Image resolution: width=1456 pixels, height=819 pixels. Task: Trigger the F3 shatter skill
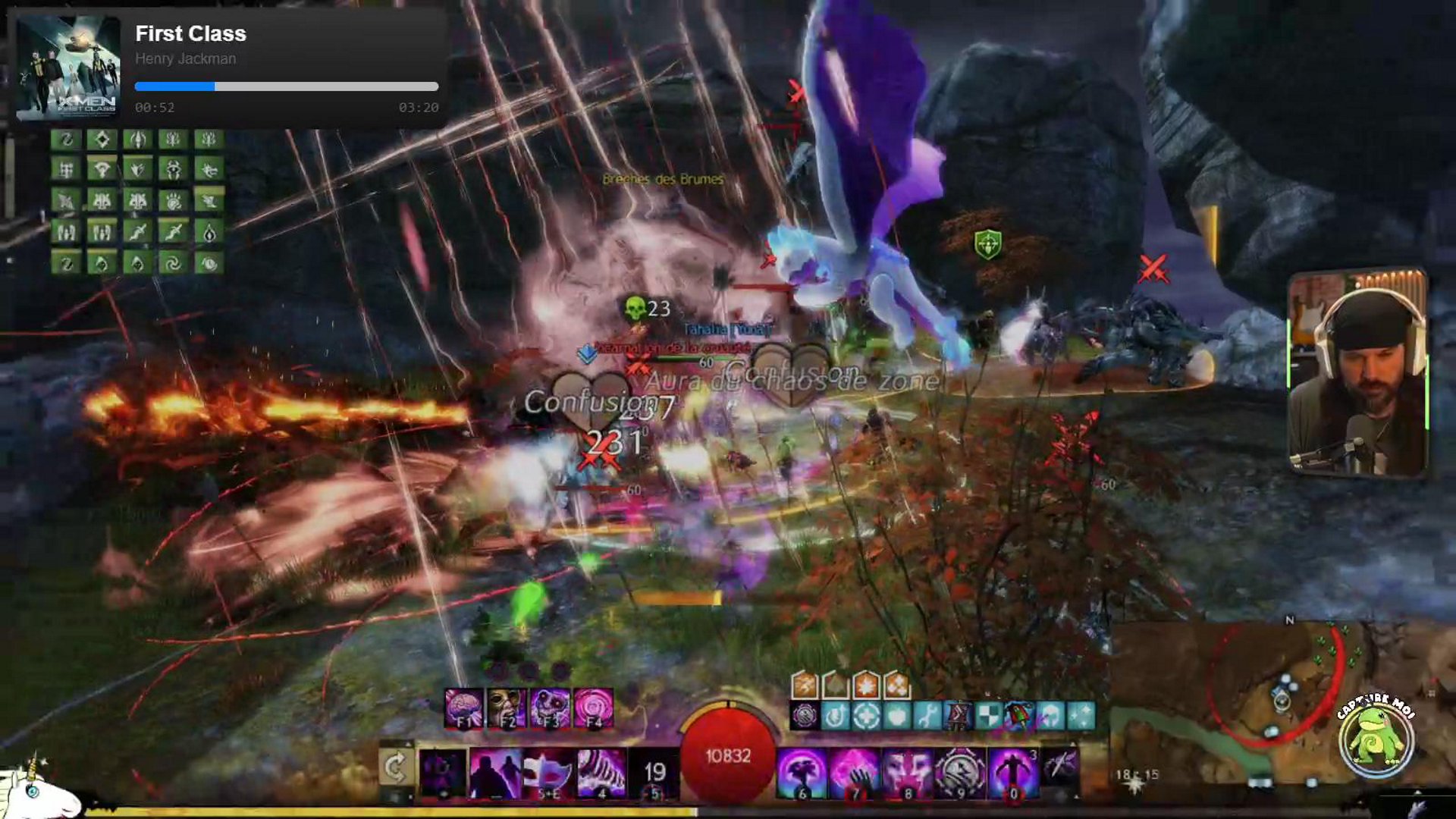click(x=550, y=708)
